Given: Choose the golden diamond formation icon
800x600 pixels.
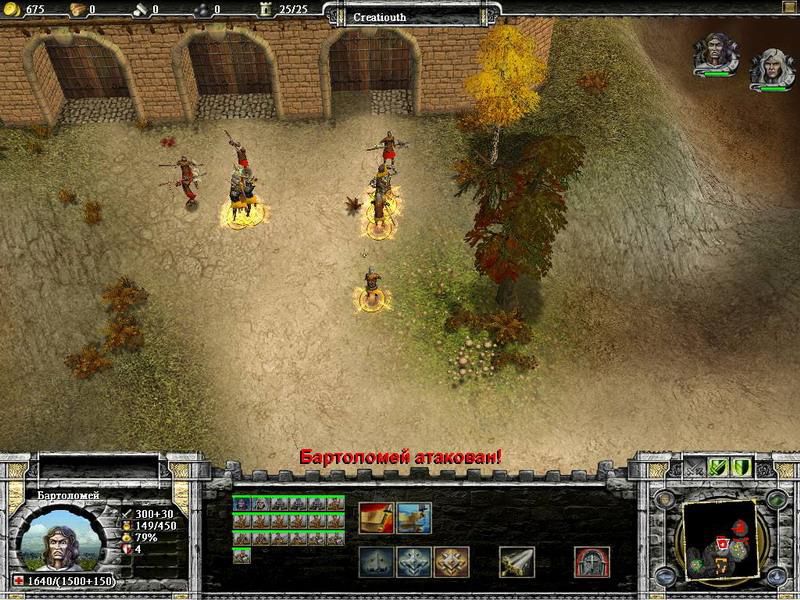Looking at the screenshot, I should point(451,562).
